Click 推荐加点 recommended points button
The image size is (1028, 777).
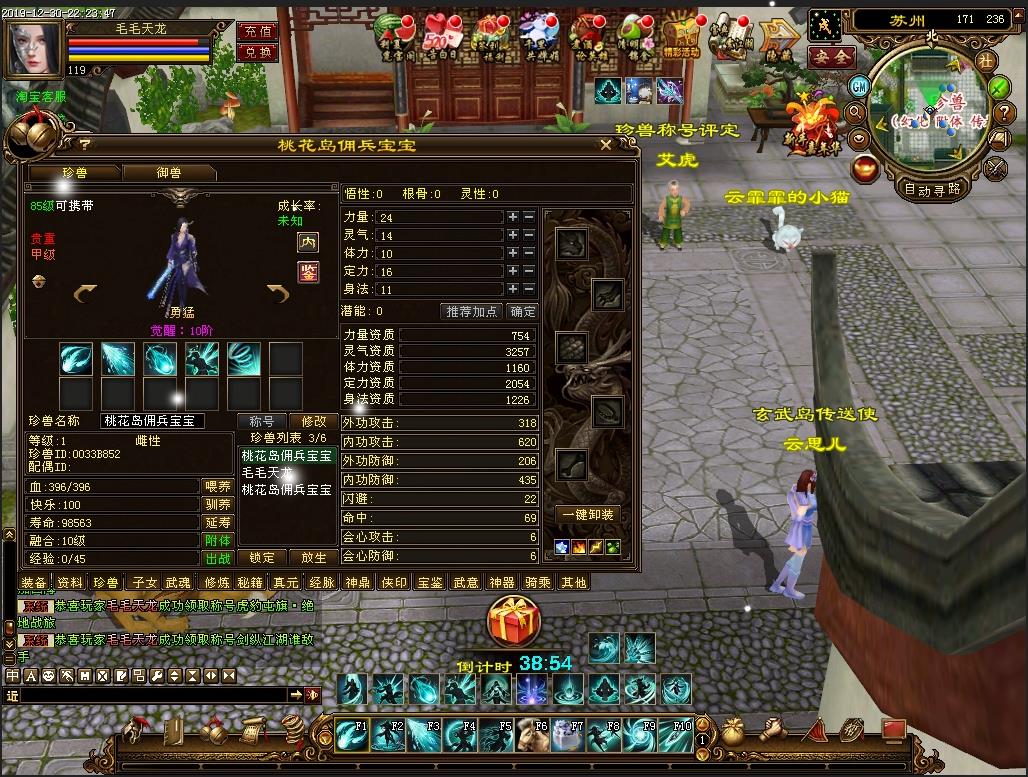(x=471, y=312)
